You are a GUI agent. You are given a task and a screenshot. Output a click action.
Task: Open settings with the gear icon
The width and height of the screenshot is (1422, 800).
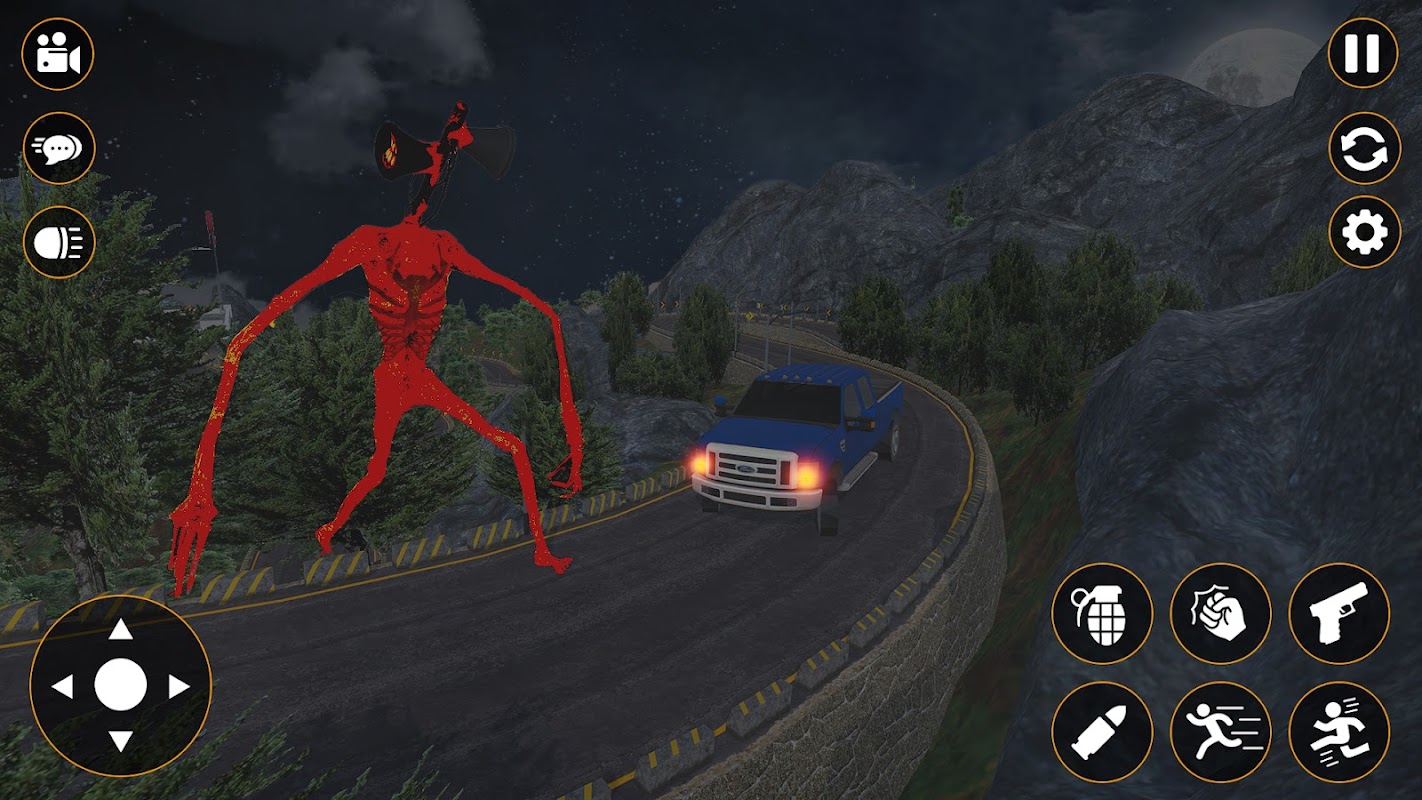point(1364,232)
